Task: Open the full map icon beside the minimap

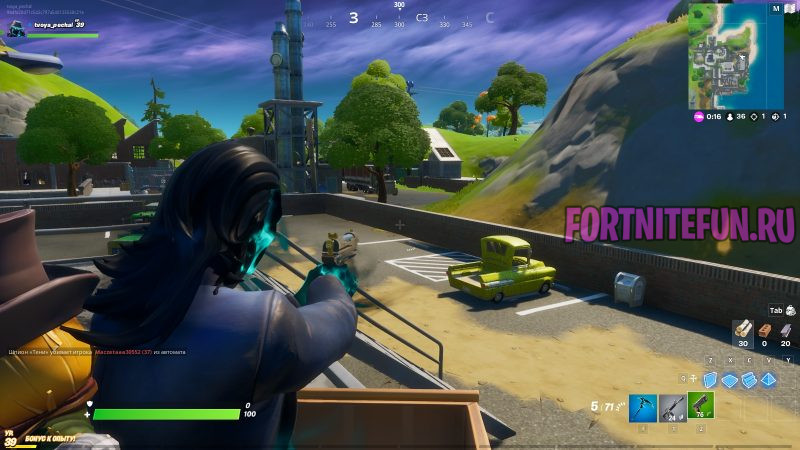Action: [776, 8]
